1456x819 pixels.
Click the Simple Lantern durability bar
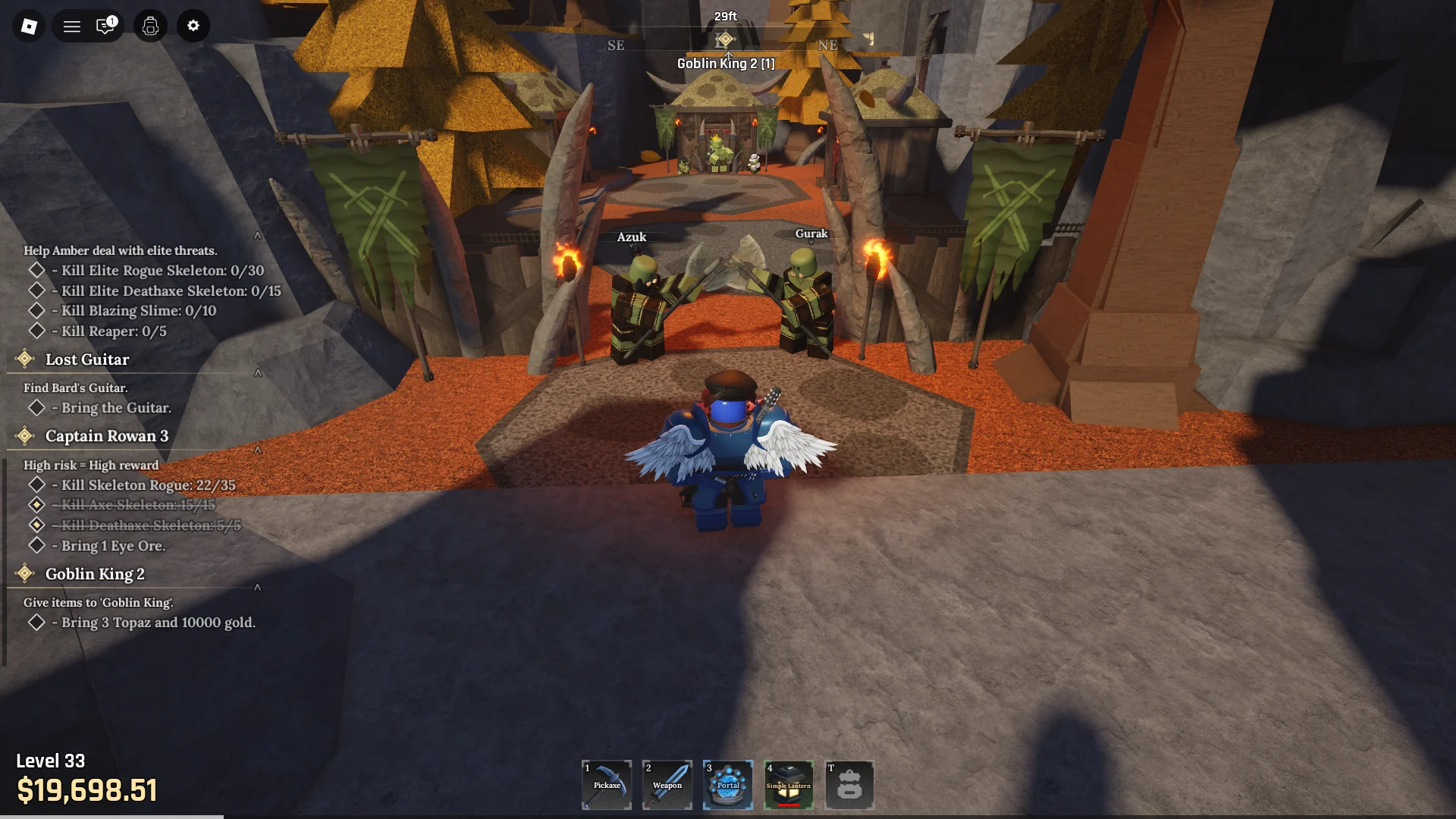pos(789,805)
